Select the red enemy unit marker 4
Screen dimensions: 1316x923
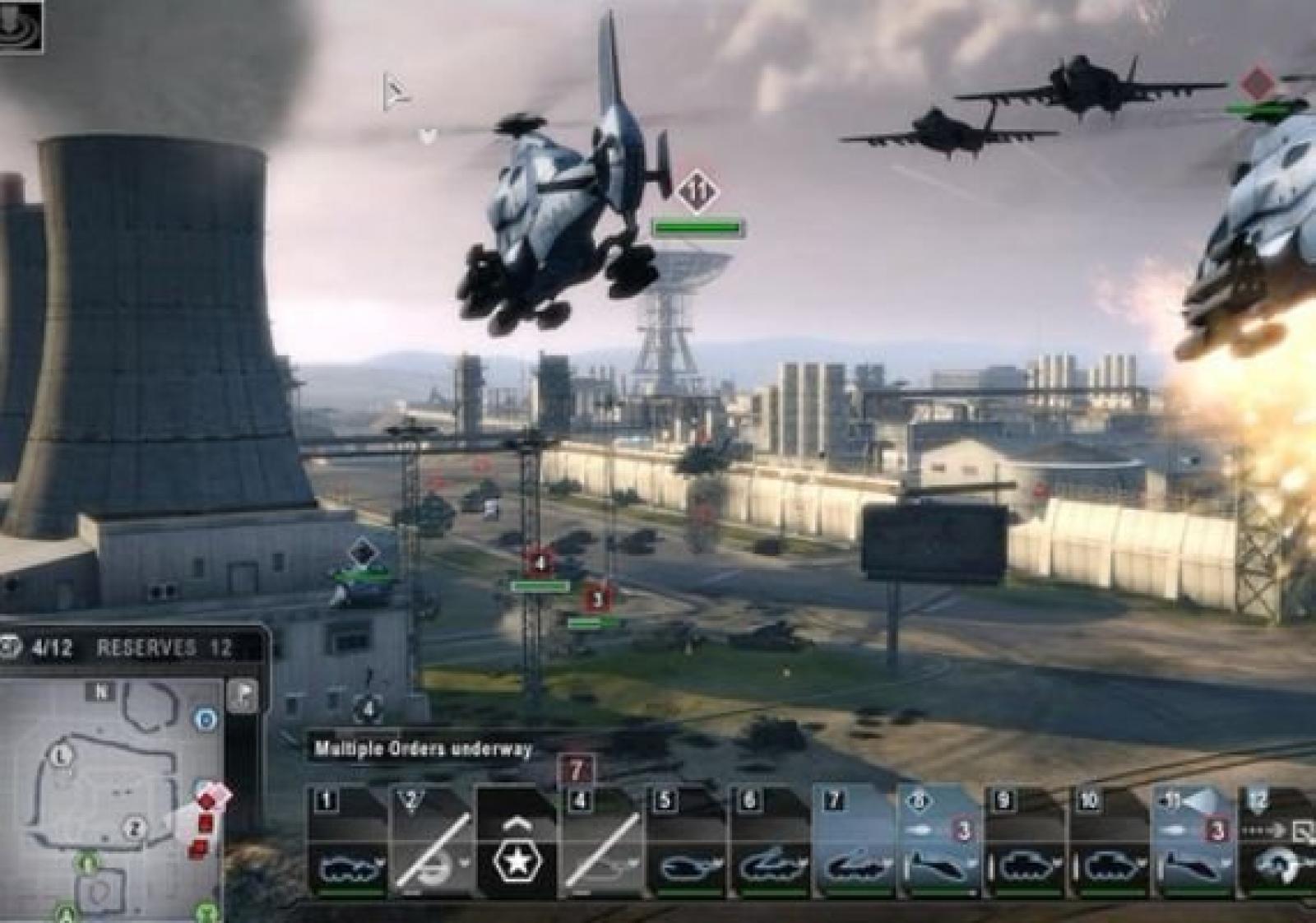click(x=540, y=564)
